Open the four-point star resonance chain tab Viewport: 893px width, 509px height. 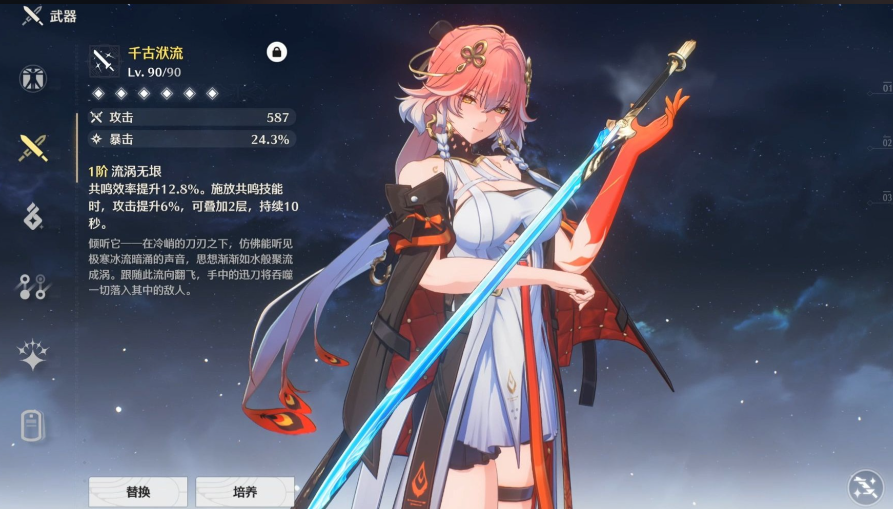click(33, 356)
